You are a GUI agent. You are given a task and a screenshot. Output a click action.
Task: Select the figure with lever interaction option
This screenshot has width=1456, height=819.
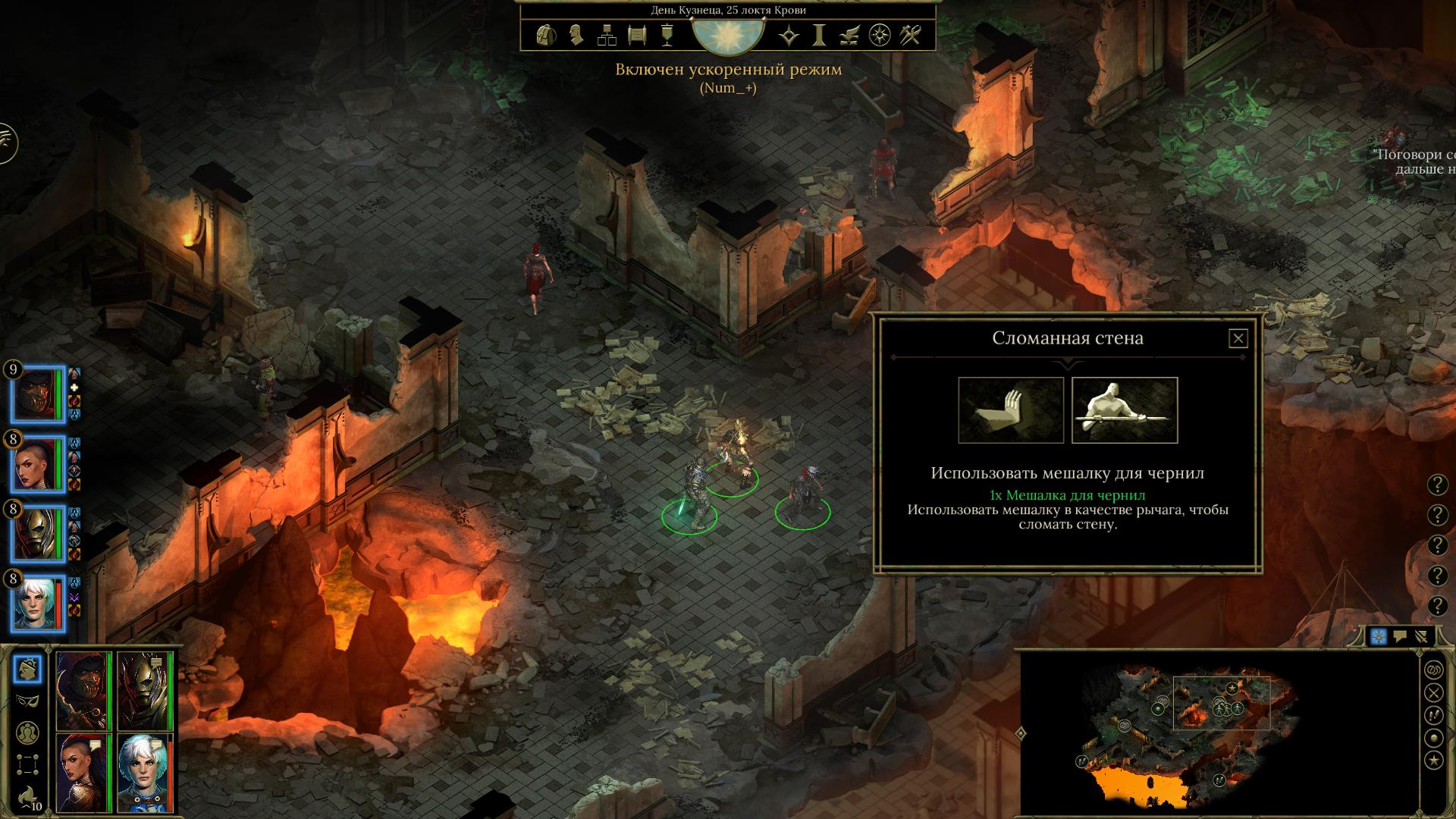pos(1124,409)
